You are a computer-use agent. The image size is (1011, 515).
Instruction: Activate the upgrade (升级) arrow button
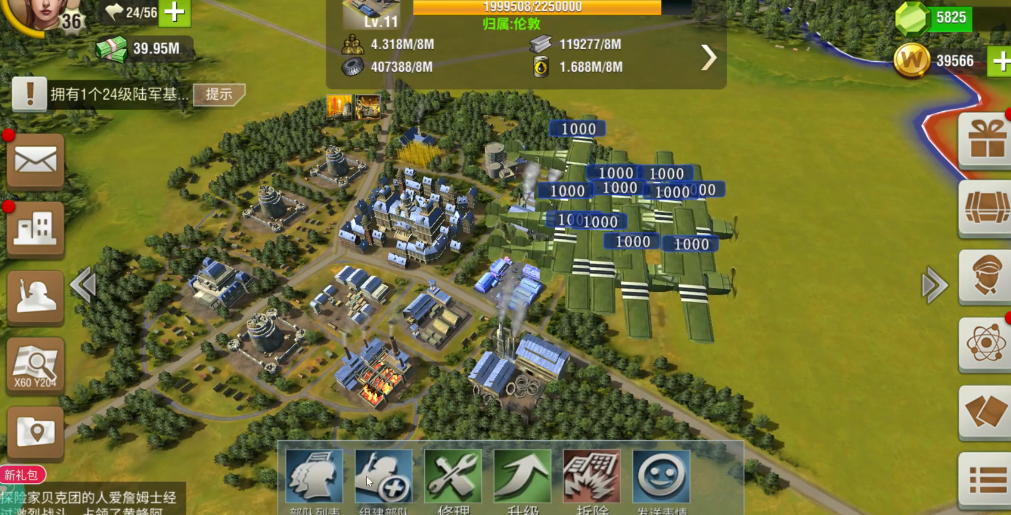522,476
